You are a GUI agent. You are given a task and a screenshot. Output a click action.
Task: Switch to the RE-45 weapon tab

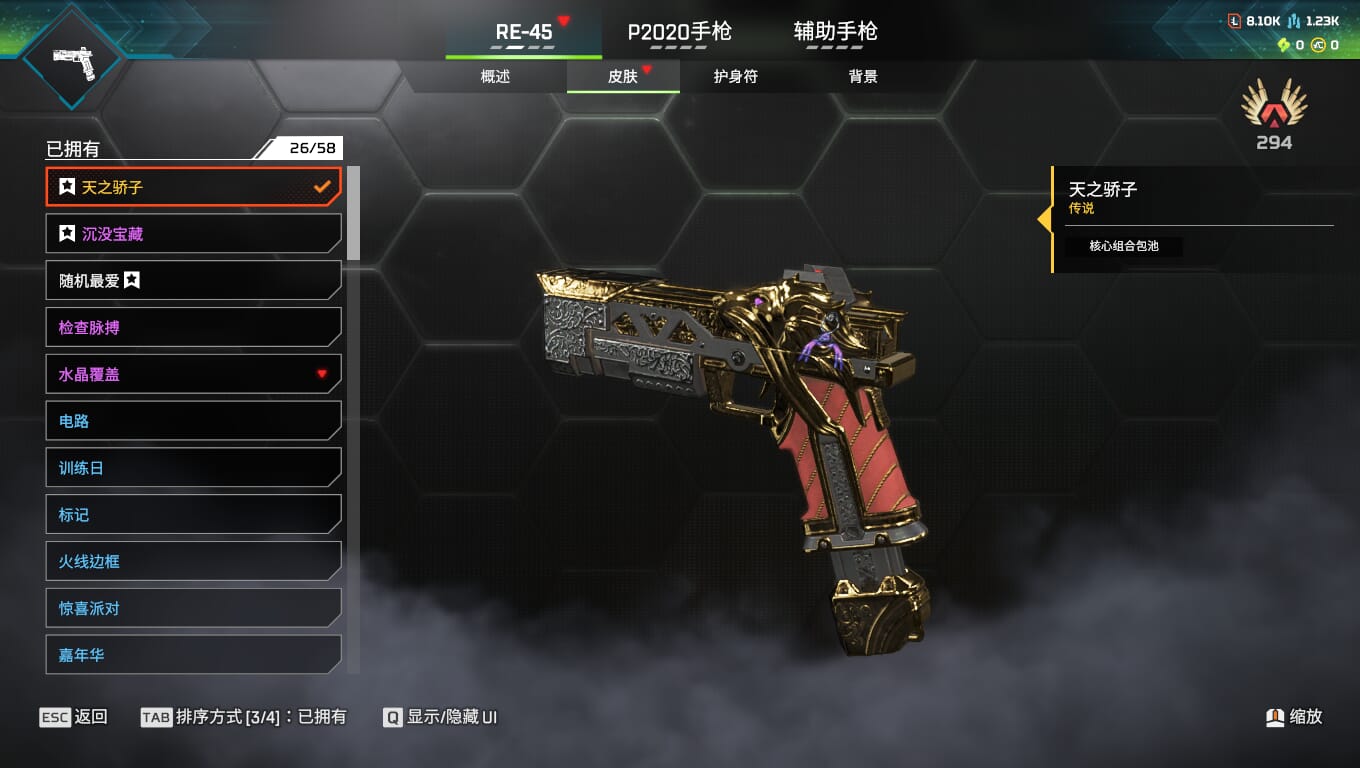coord(524,32)
